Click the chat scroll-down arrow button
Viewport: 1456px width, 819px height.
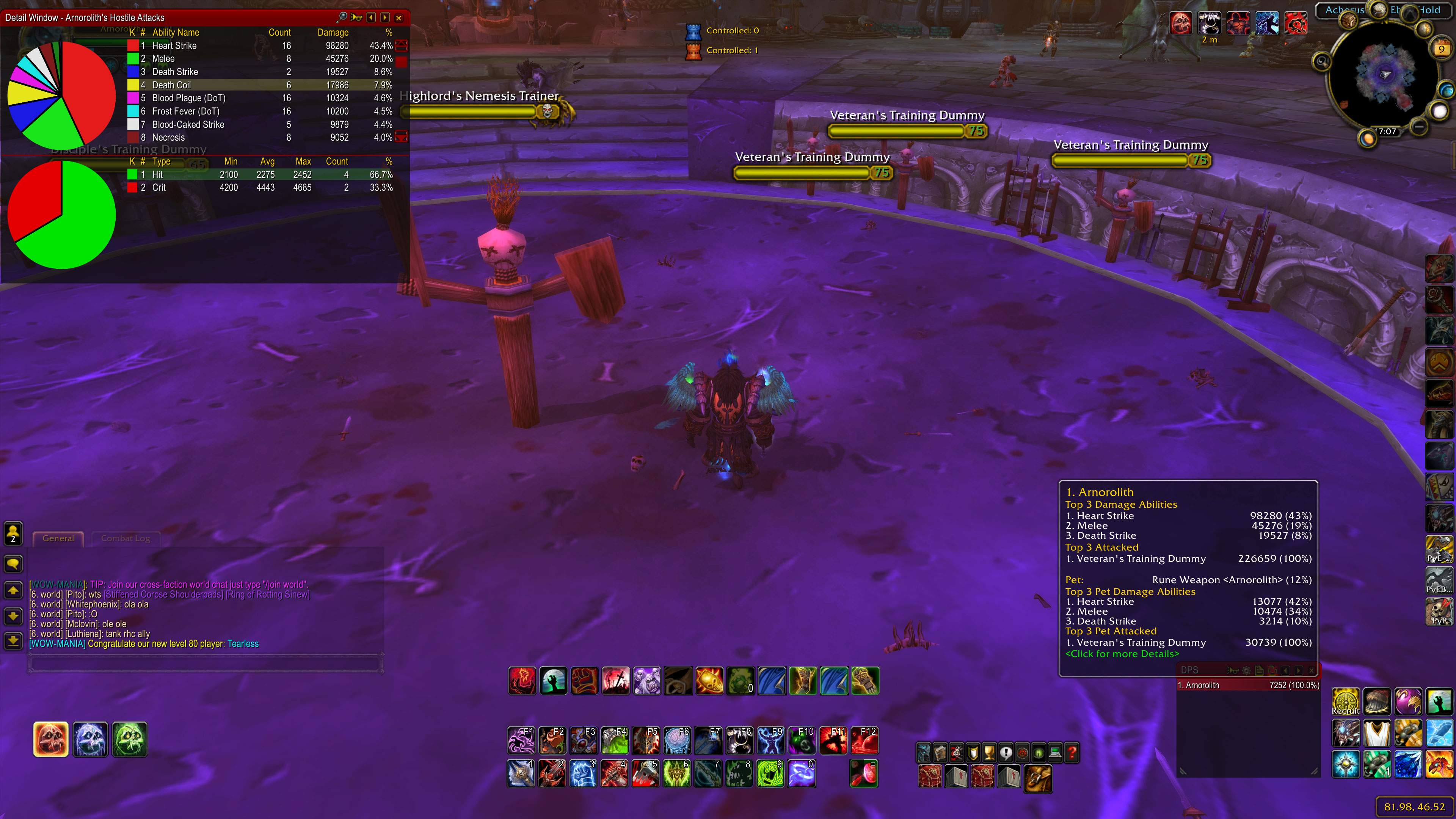point(13,616)
